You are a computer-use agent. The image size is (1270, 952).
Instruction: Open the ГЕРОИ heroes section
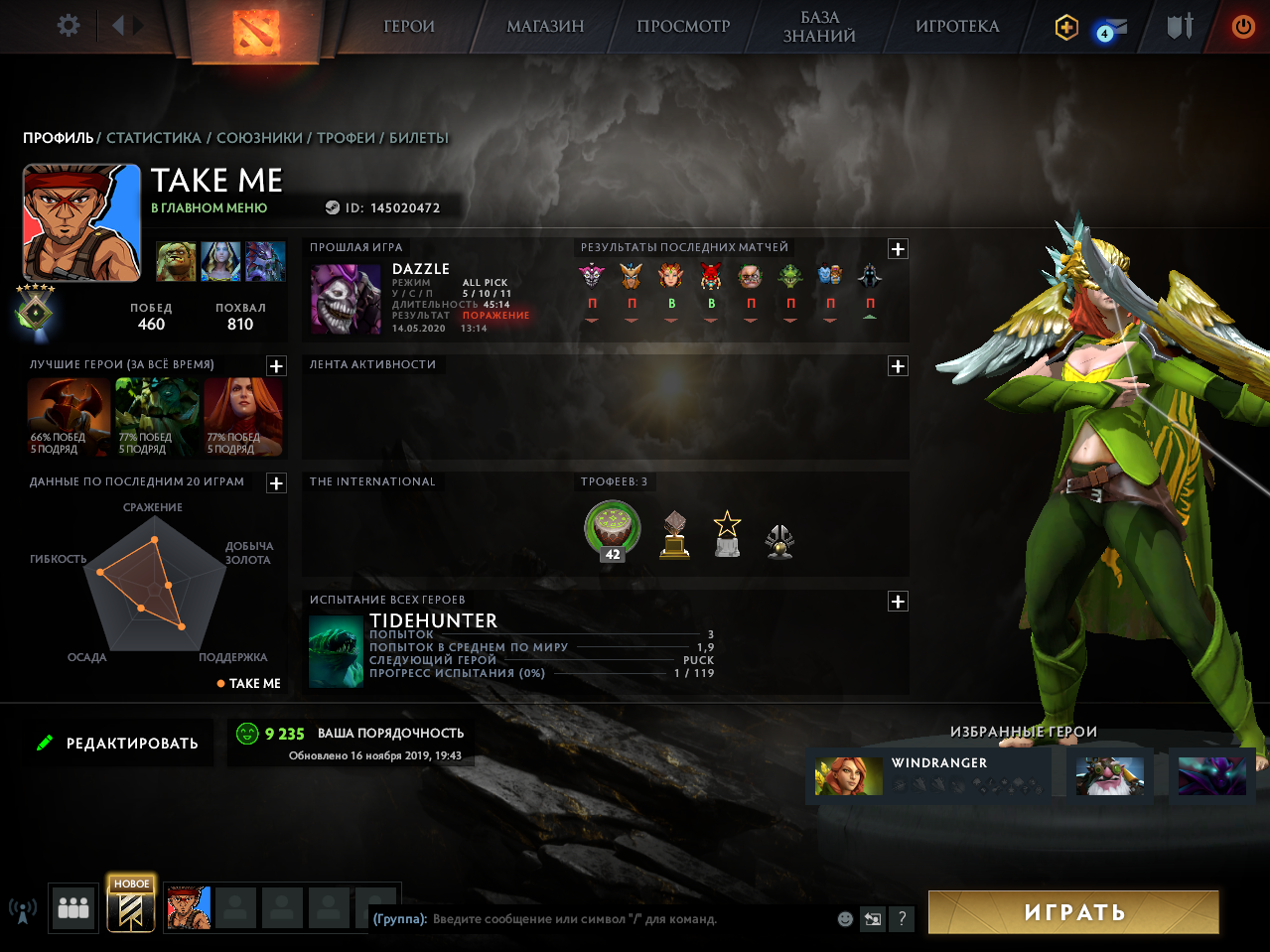coord(409,27)
